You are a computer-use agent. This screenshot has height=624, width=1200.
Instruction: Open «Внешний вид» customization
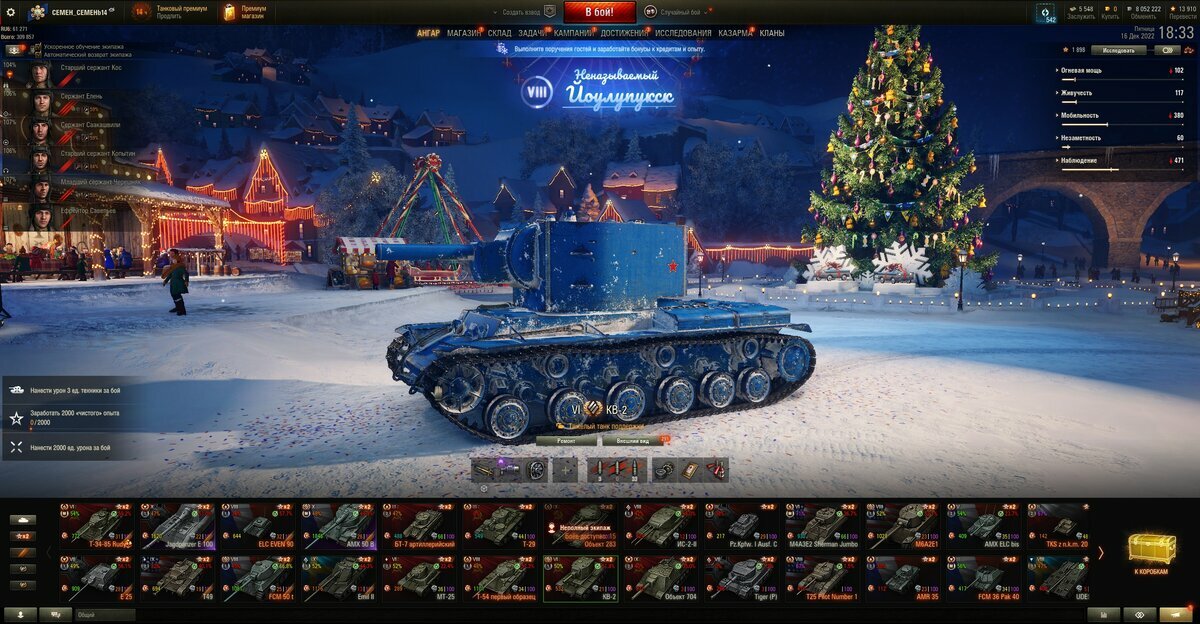[632, 440]
